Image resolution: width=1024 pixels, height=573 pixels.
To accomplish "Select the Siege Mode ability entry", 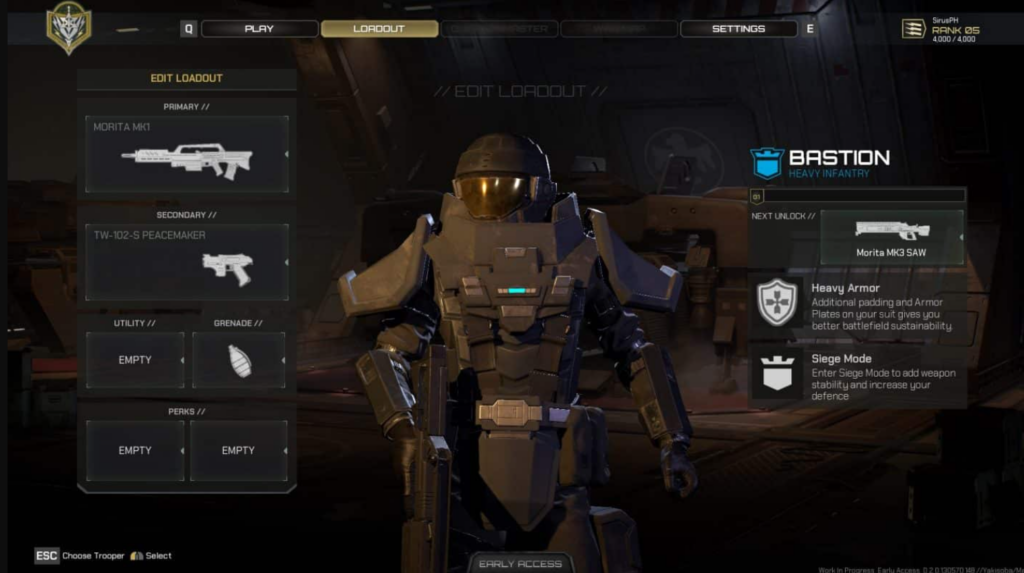I will click(x=858, y=376).
